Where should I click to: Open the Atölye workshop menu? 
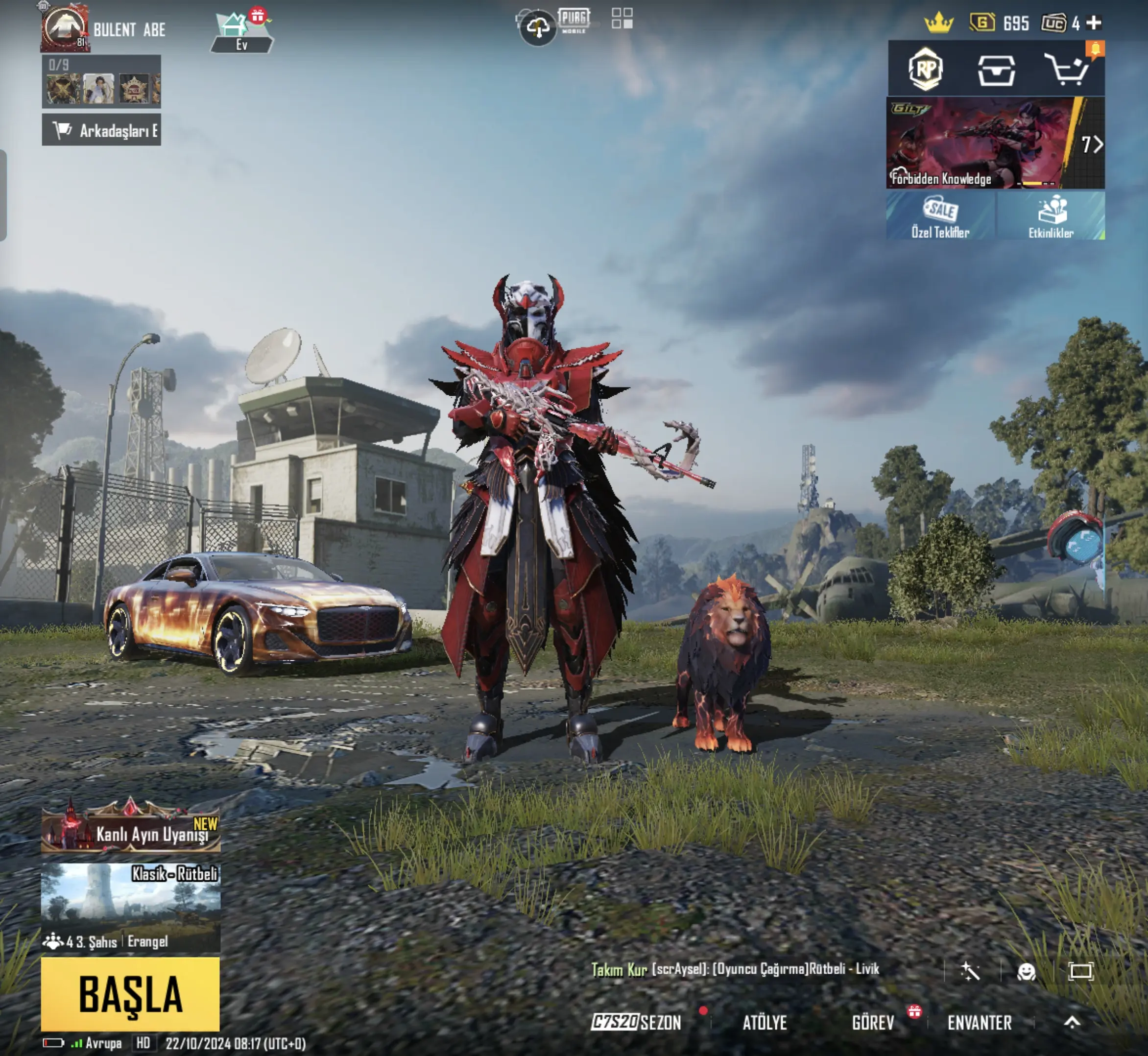765,1022
